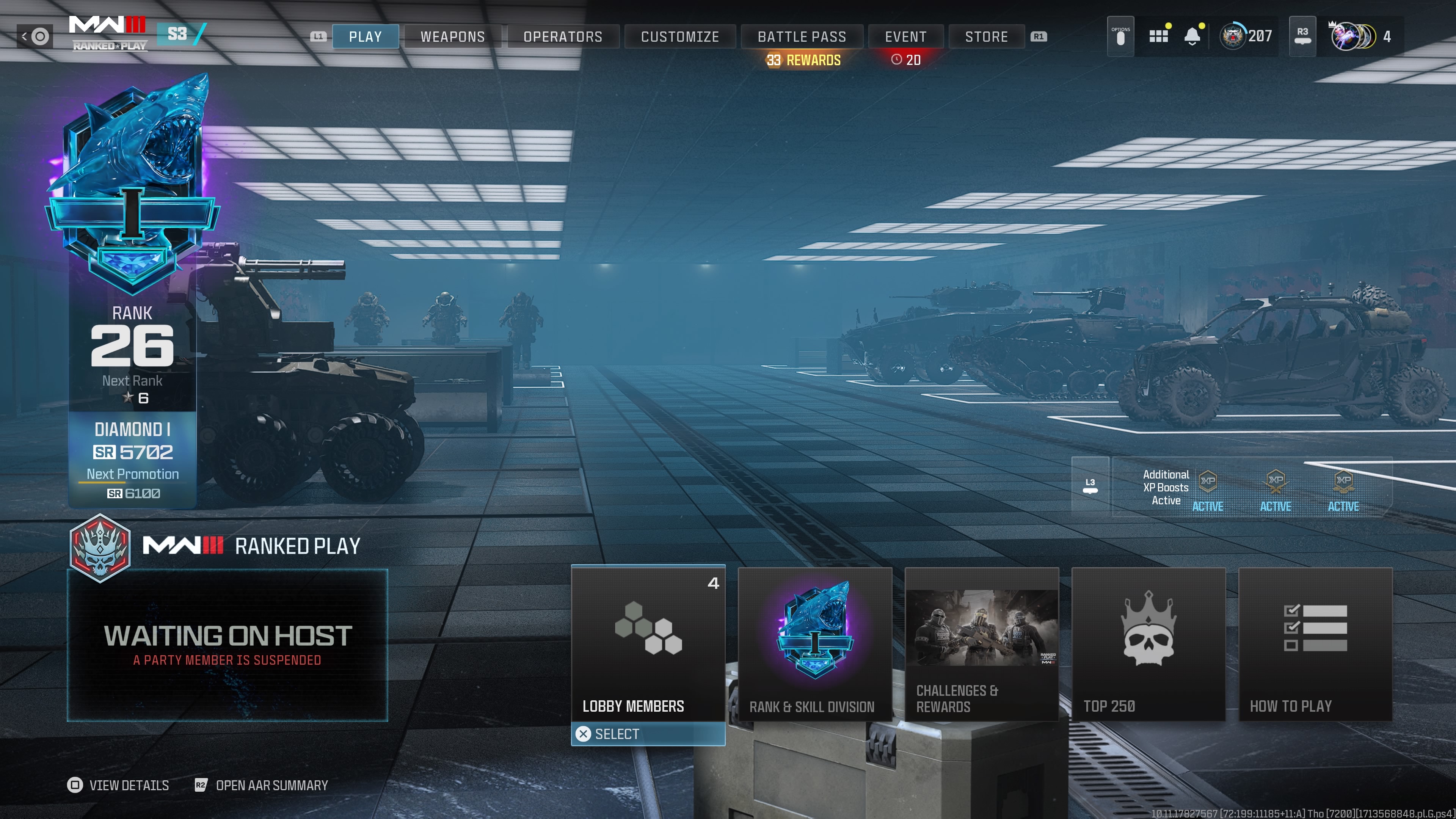
Task: View the EVENT tab
Action: pos(905,37)
